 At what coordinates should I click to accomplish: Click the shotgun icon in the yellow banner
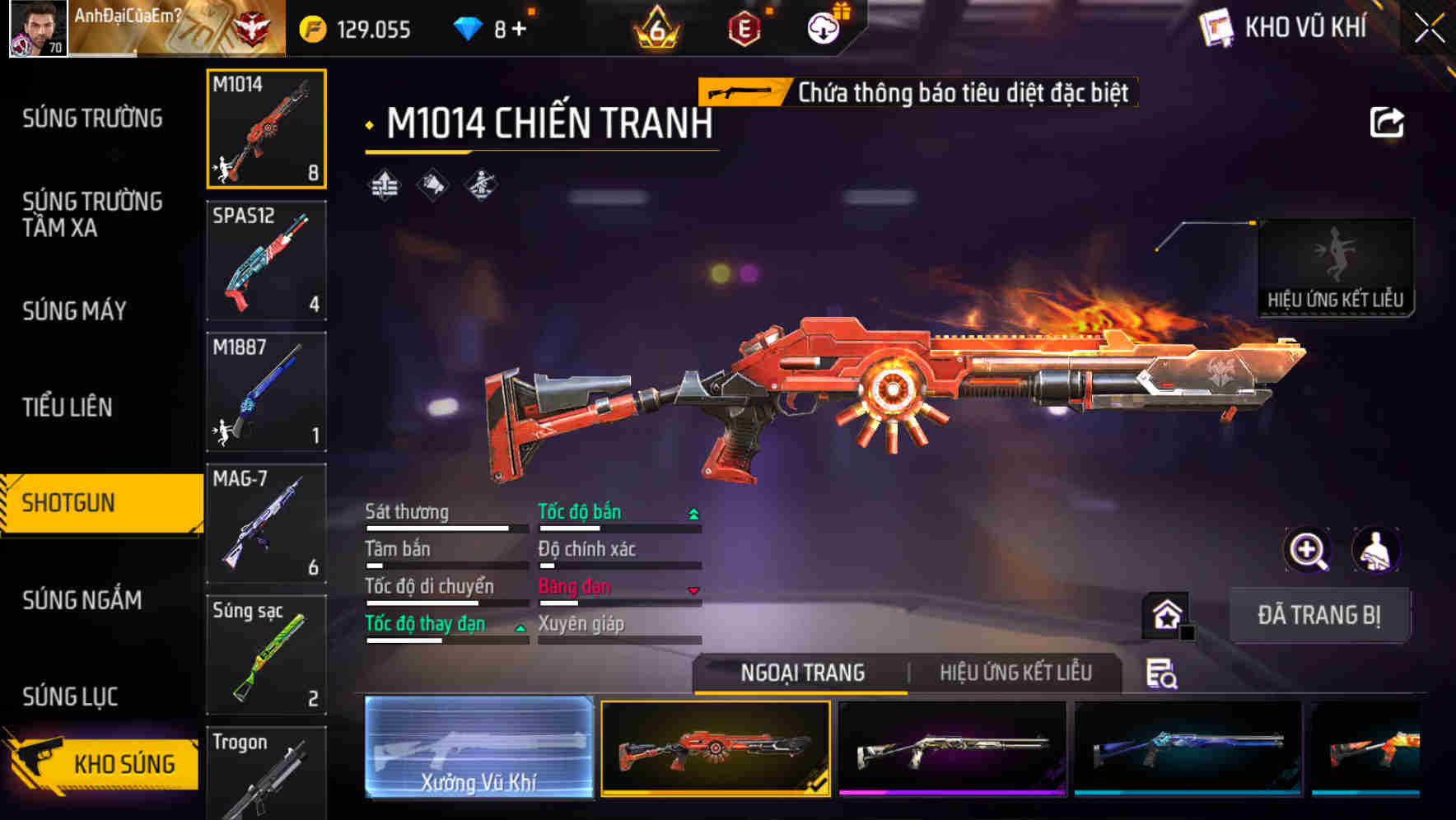pyautogui.click(x=740, y=92)
